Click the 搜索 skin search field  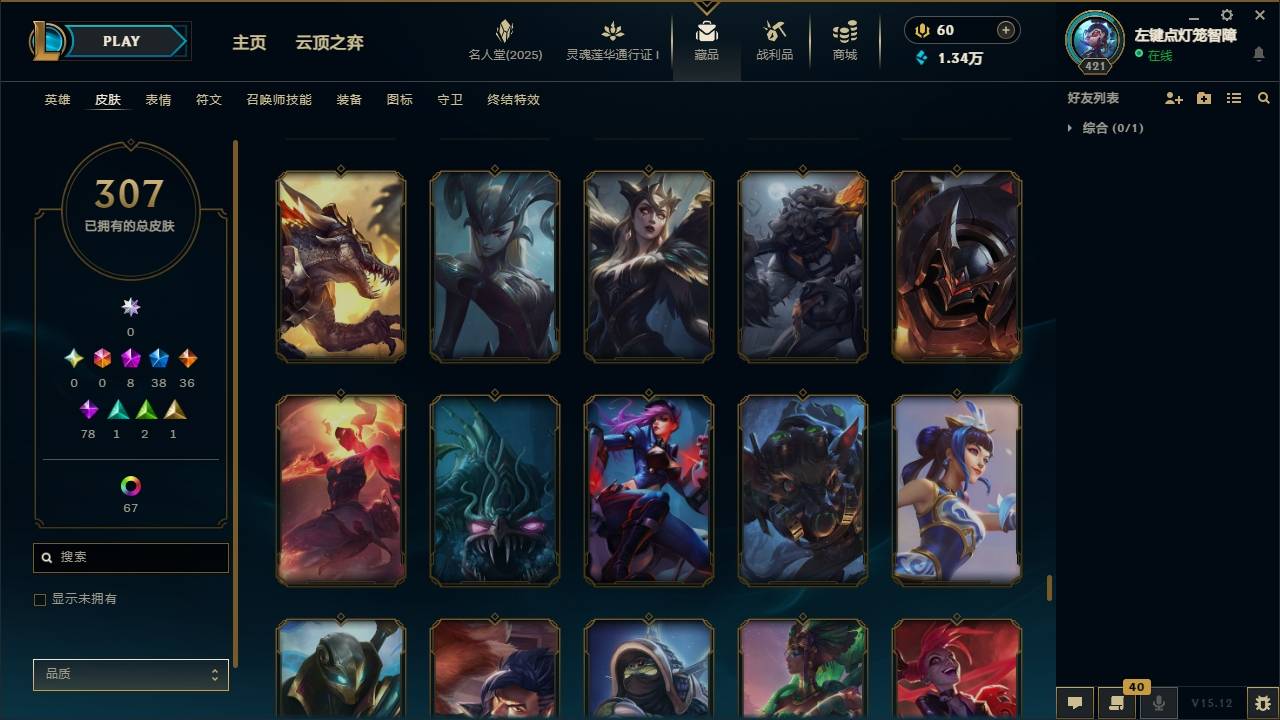130,557
